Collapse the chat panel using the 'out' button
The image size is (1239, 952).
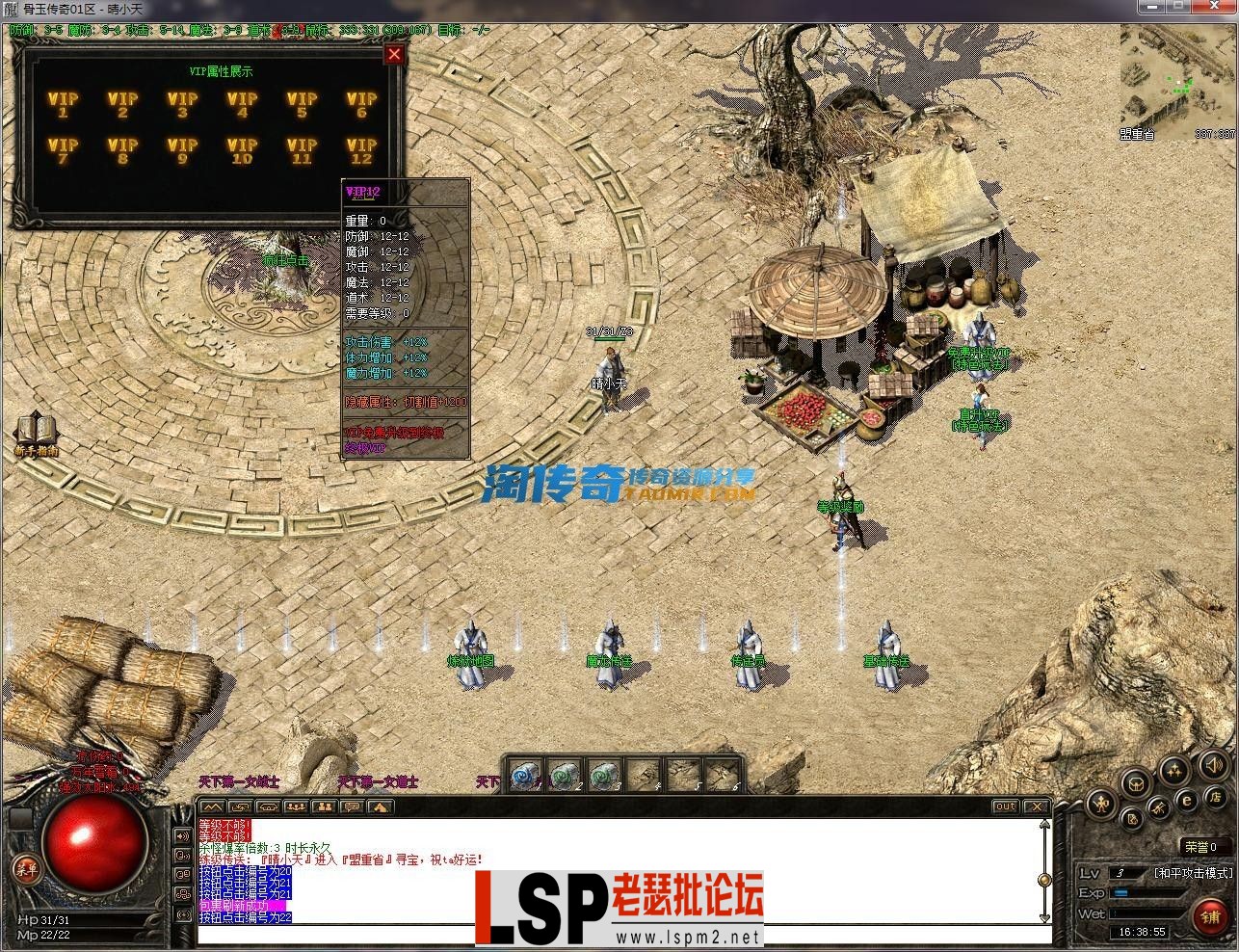pos(1005,806)
